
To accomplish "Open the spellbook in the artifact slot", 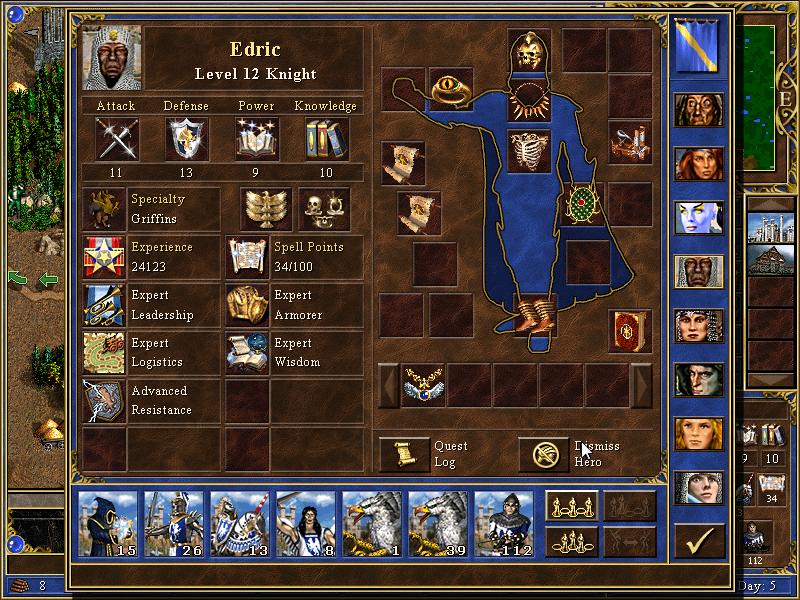I will (x=630, y=331).
